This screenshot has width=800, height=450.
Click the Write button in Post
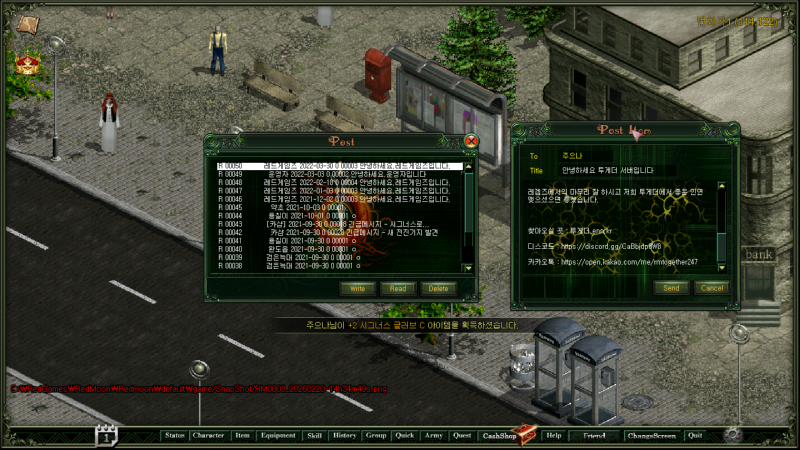(x=356, y=288)
